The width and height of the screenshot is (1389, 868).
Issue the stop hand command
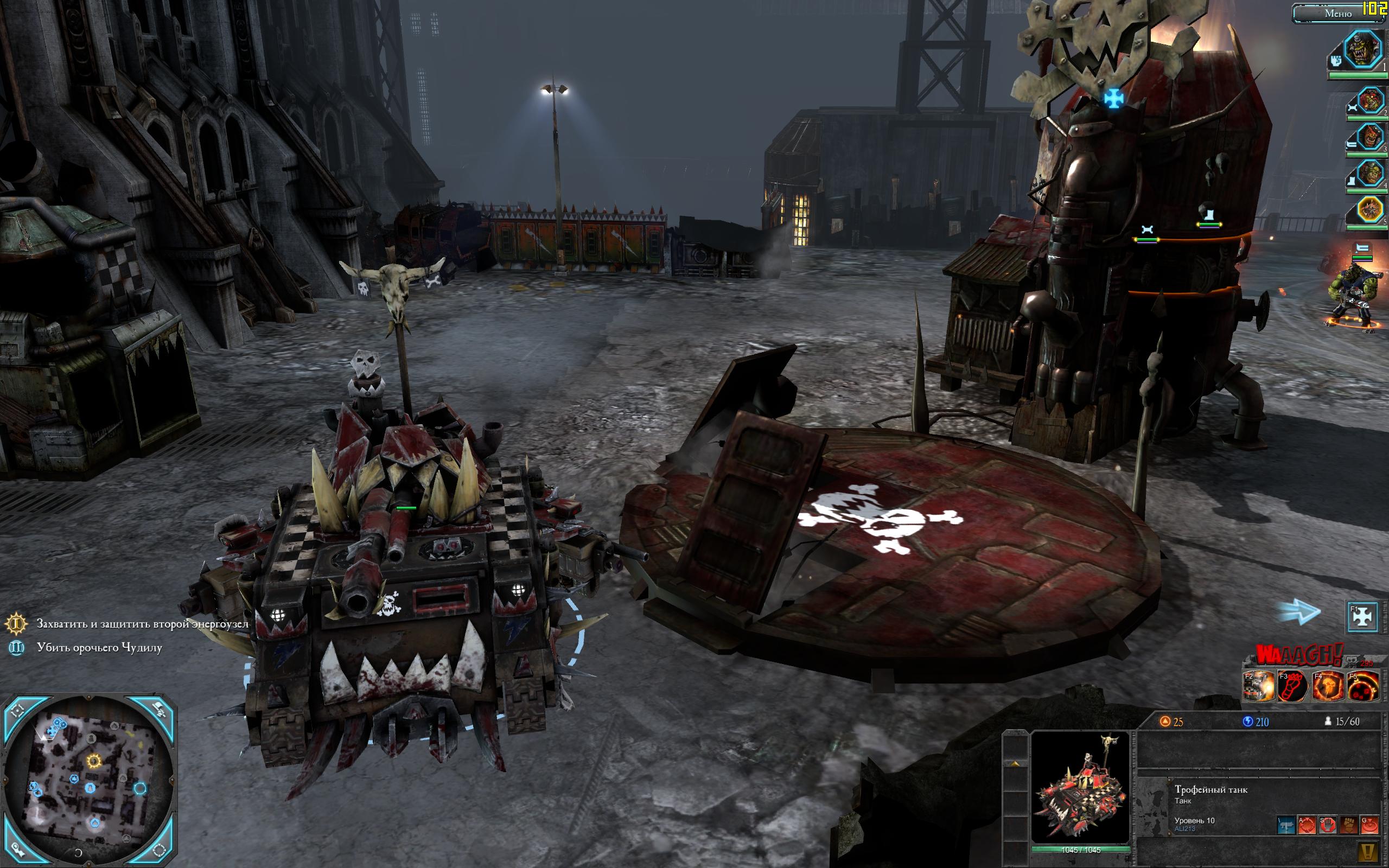click(1328, 826)
